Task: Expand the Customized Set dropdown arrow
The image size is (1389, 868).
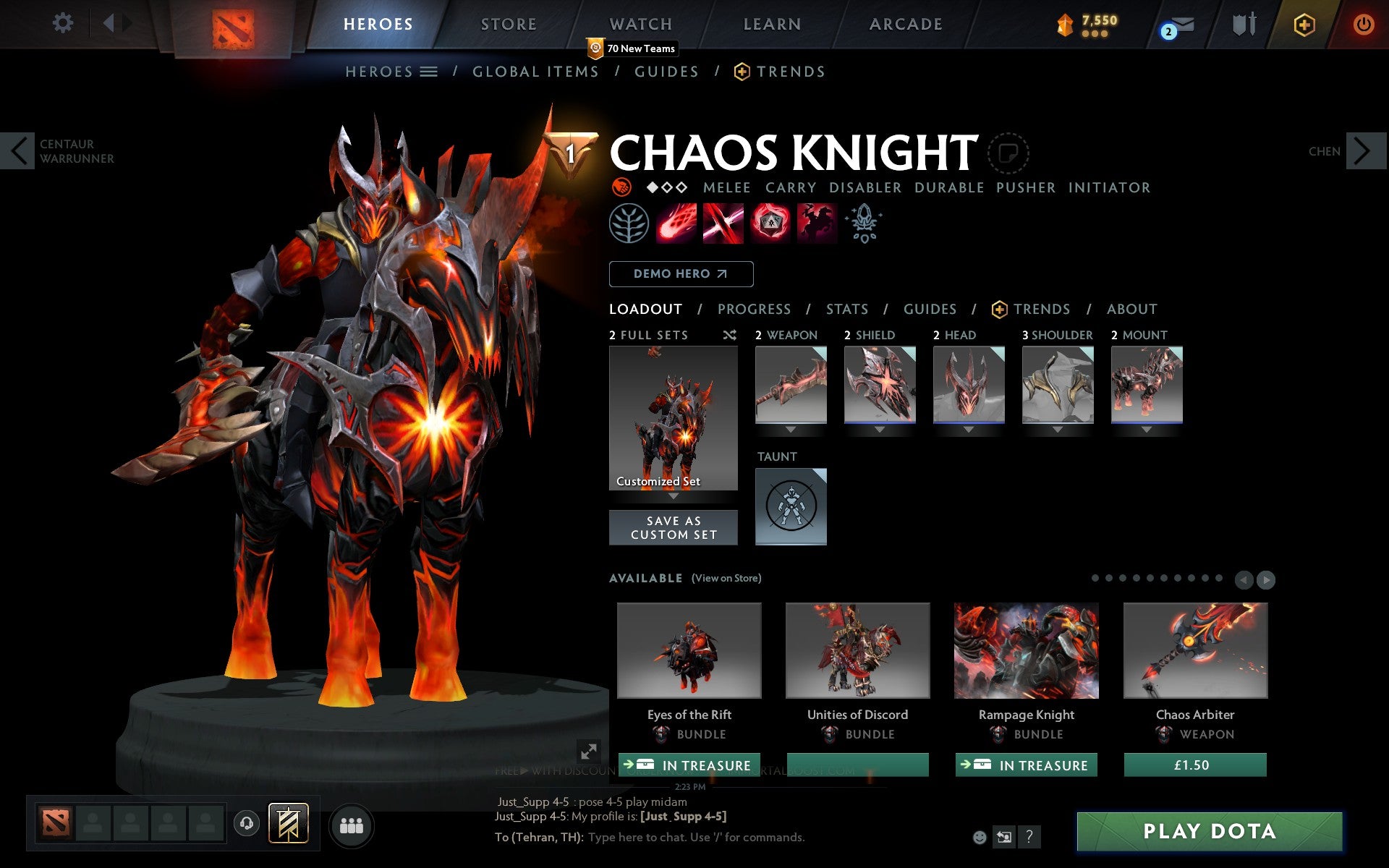Action: (x=674, y=498)
